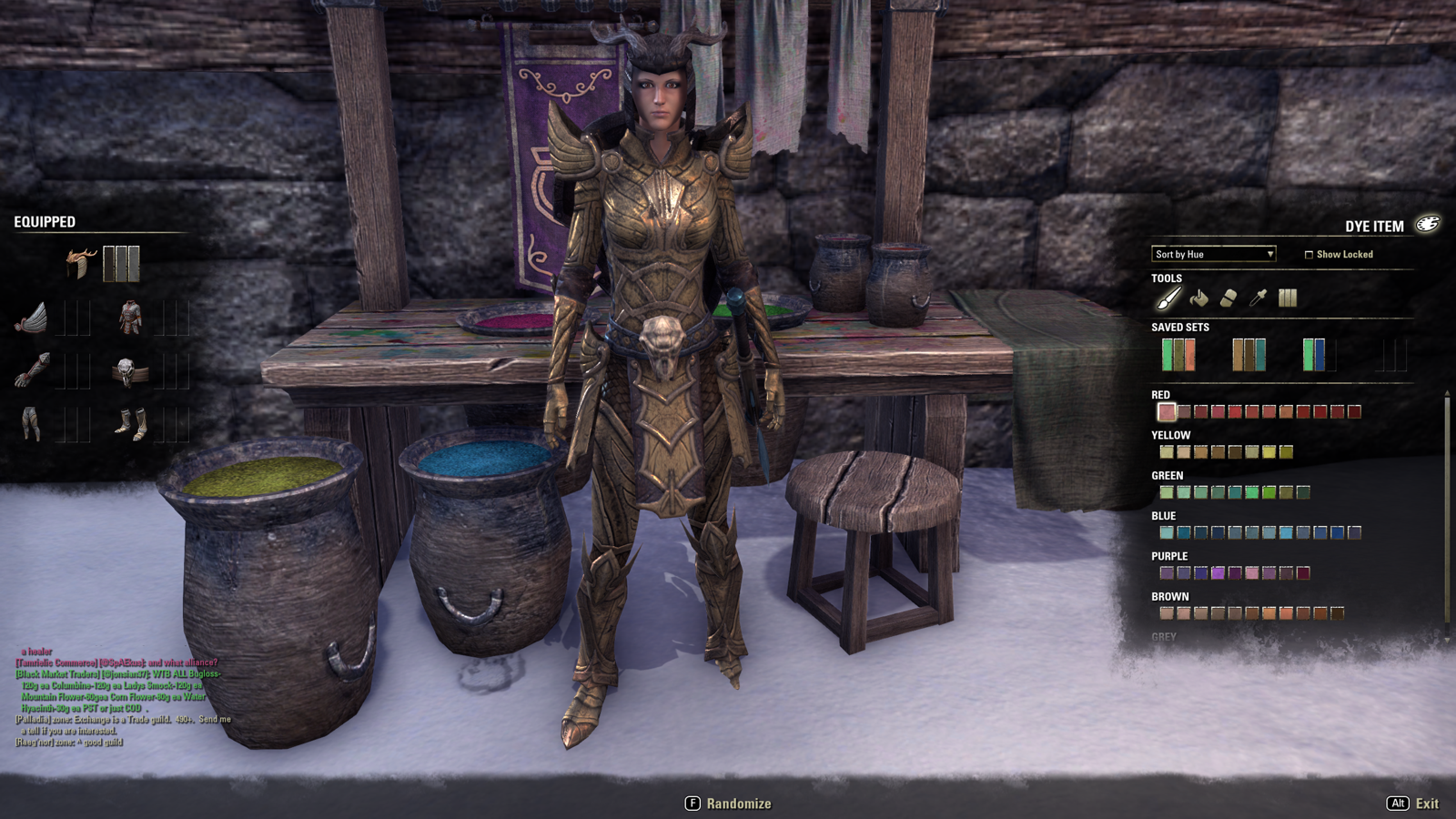Pick the gauntlet equipment slot
1456x819 pixels.
[32, 371]
